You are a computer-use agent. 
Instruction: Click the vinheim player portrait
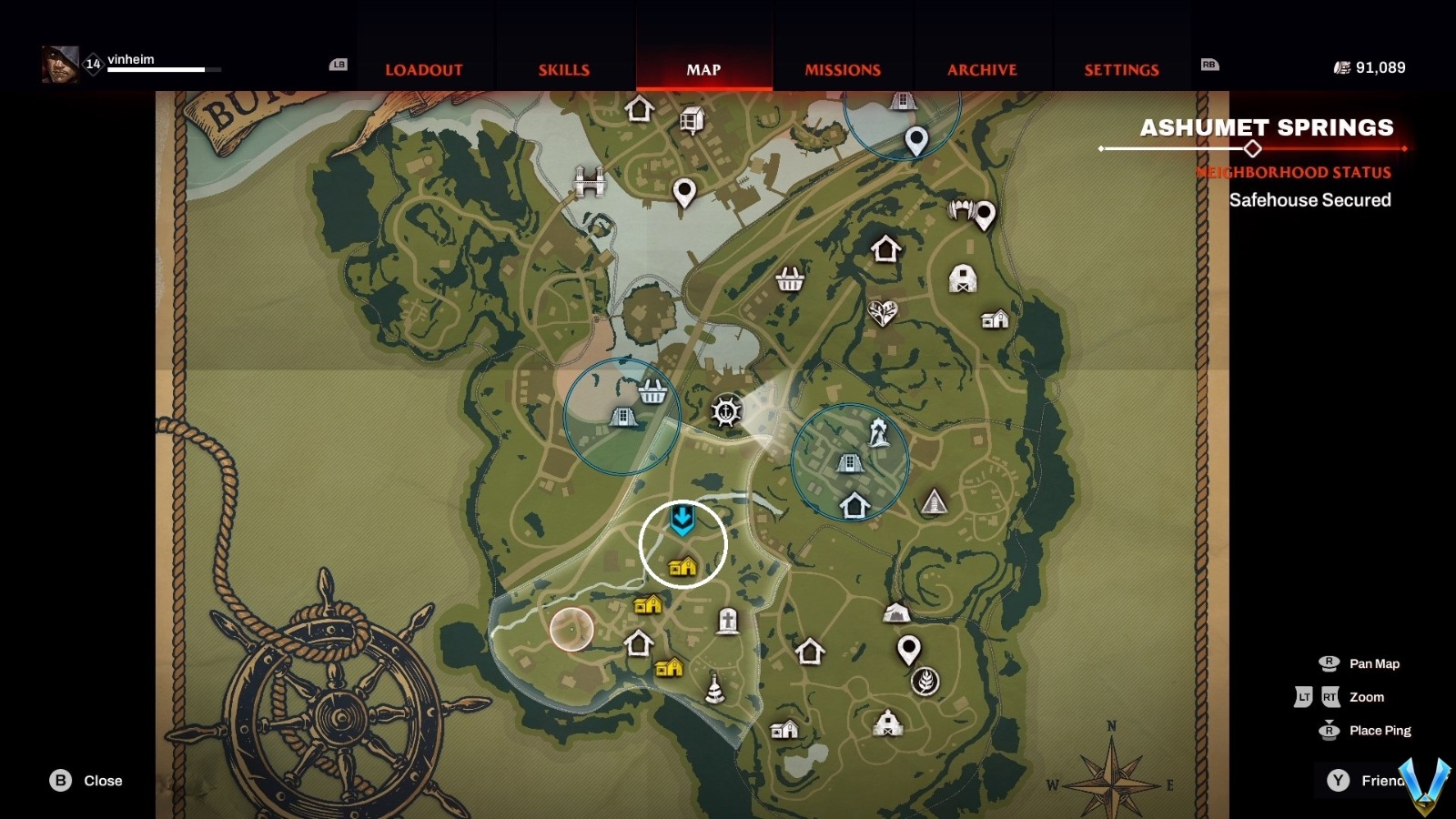pos(60,64)
